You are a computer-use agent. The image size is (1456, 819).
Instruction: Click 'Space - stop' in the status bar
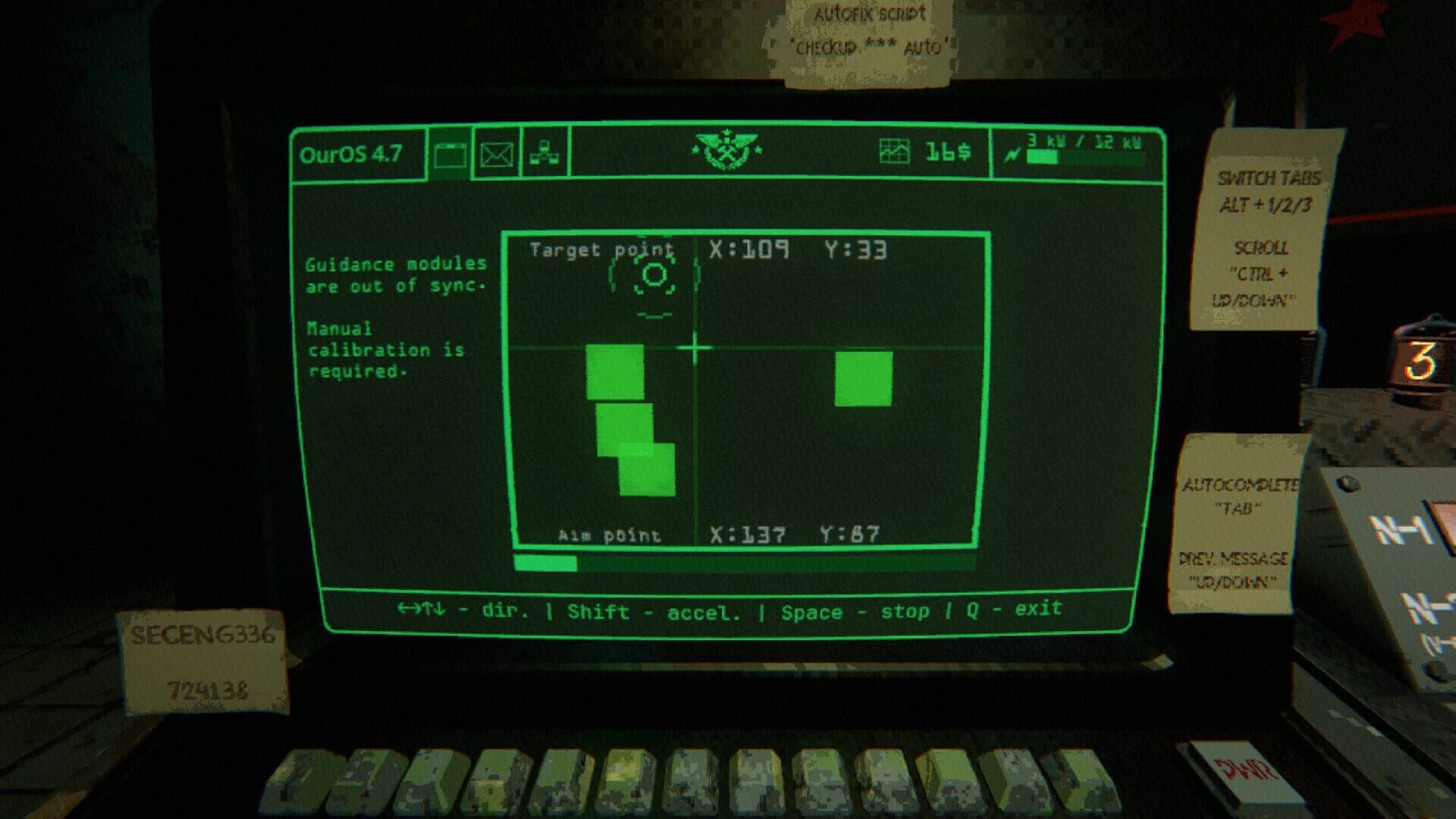(857, 611)
